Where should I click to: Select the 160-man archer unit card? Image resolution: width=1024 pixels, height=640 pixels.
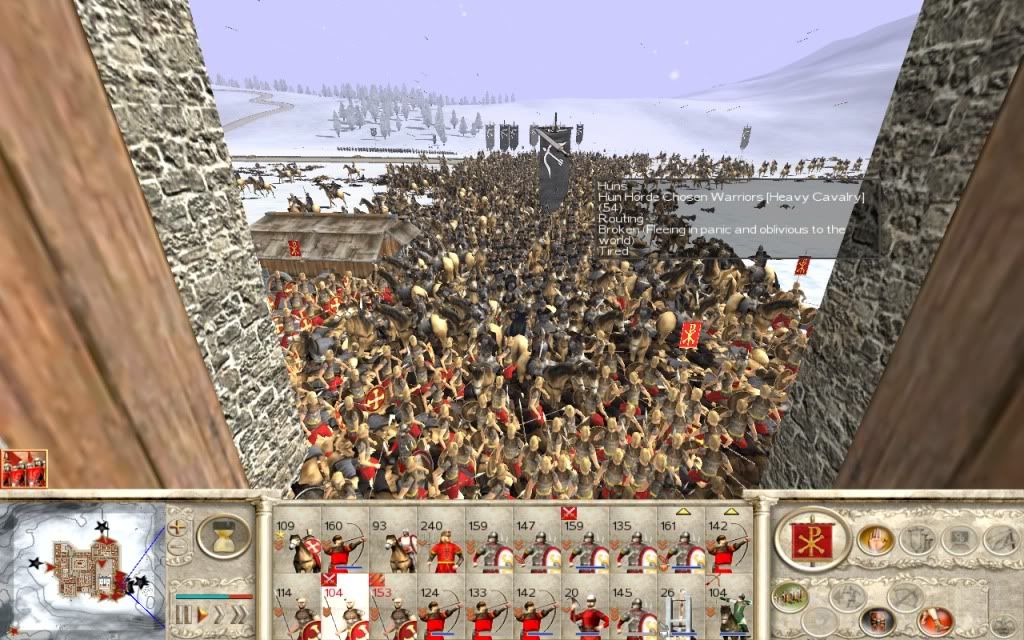[x=345, y=546]
